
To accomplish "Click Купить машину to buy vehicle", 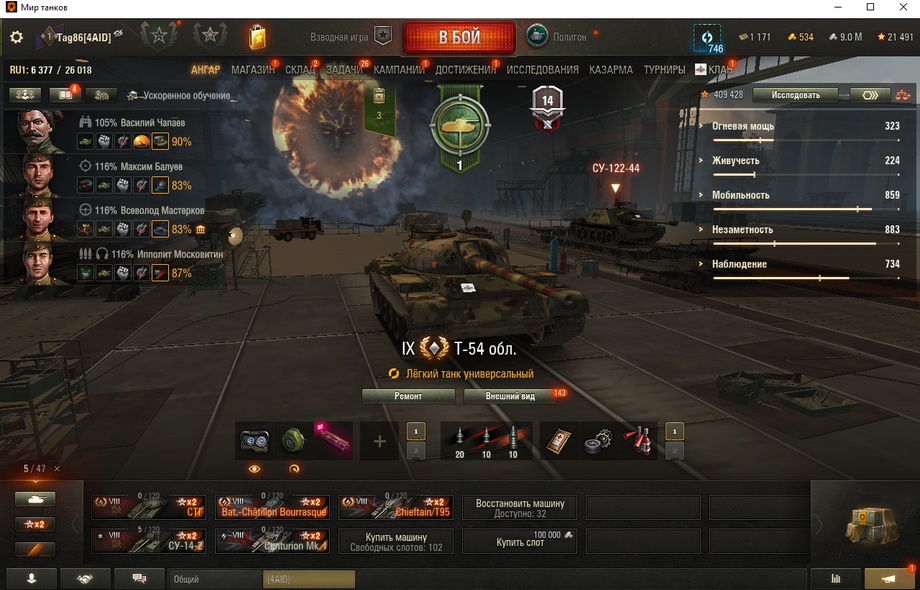I will (395, 541).
